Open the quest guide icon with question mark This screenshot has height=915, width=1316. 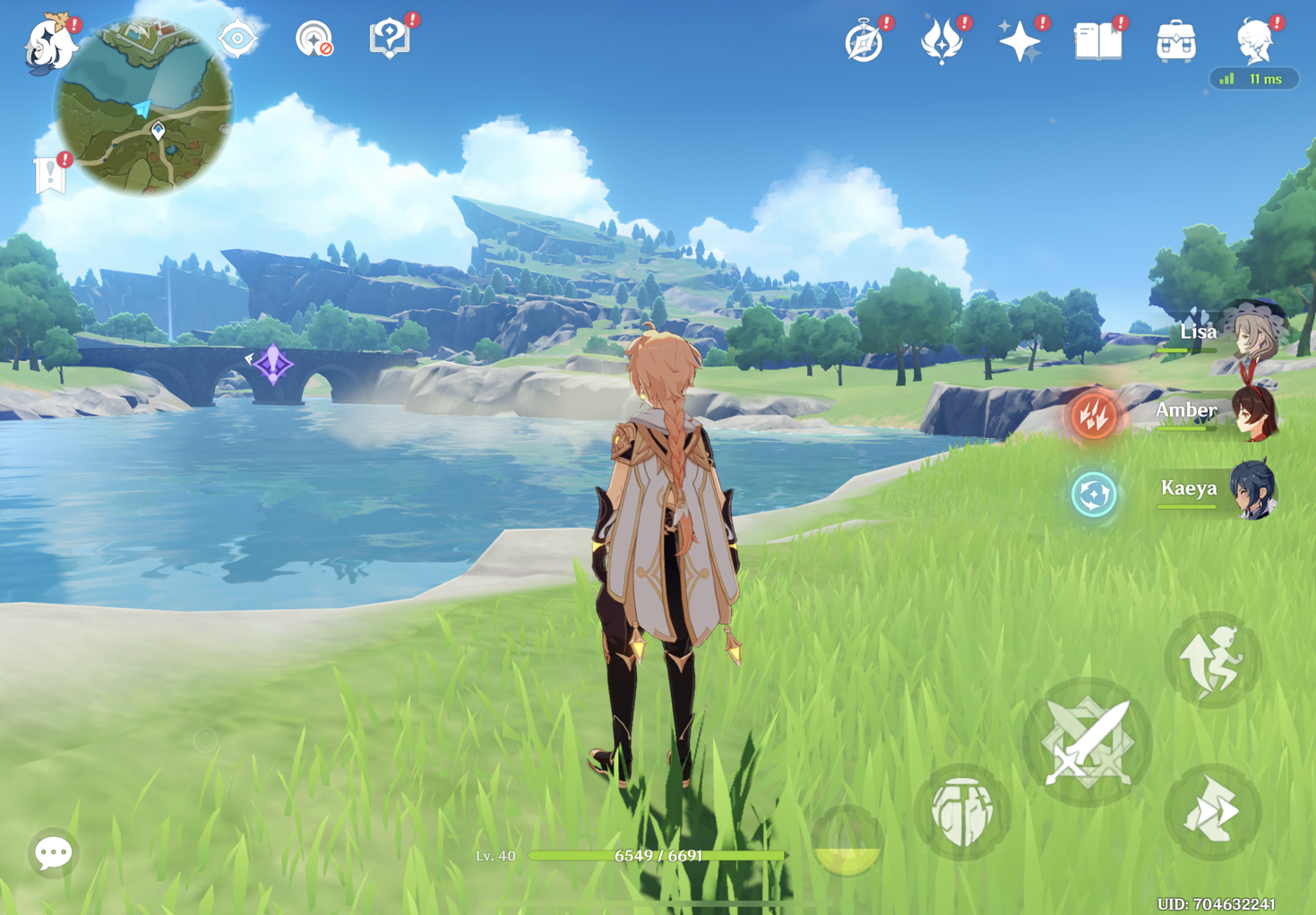(x=390, y=39)
